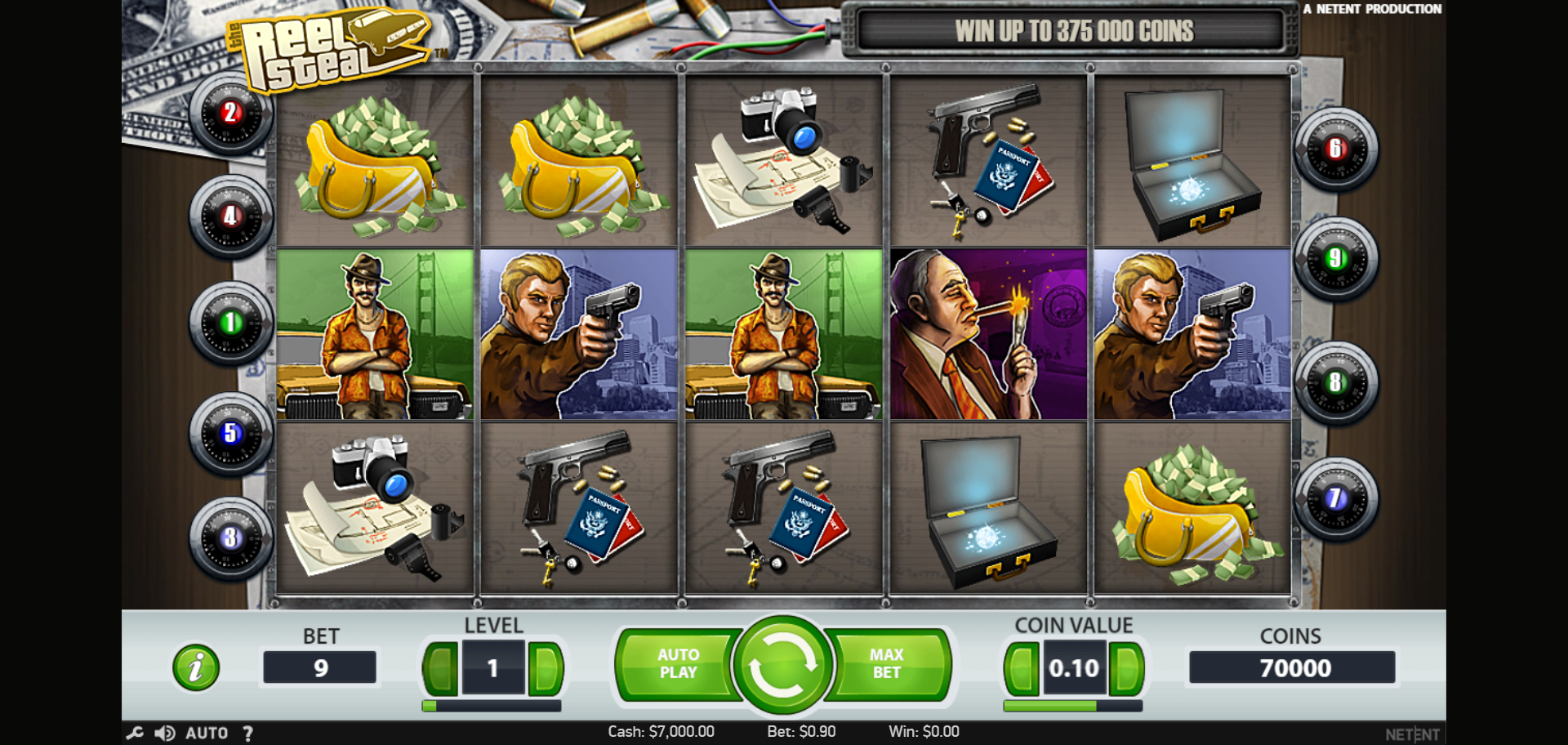This screenshot has height=745, width=1568.
Task: Select bet line 7 dial
Action: click(x=1335, y=497)
